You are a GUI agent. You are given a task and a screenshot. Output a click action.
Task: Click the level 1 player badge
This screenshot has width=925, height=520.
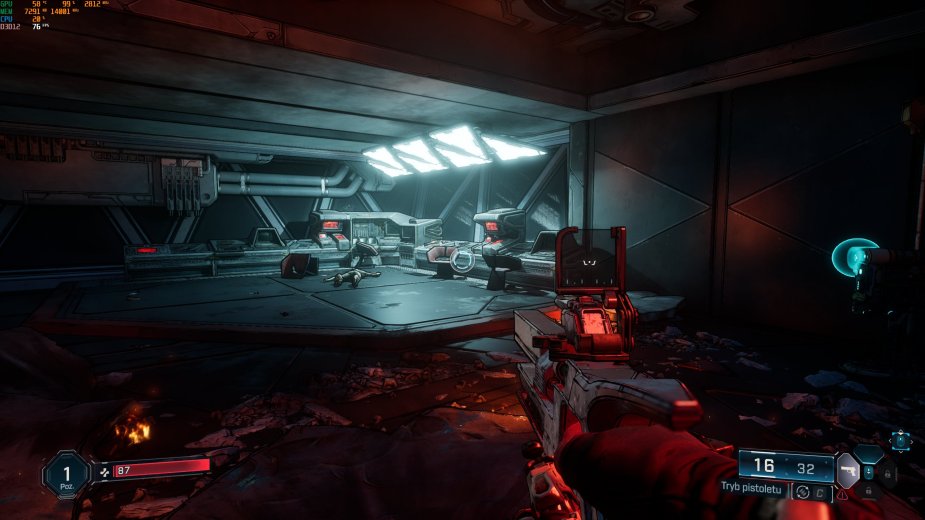point(66,474)
